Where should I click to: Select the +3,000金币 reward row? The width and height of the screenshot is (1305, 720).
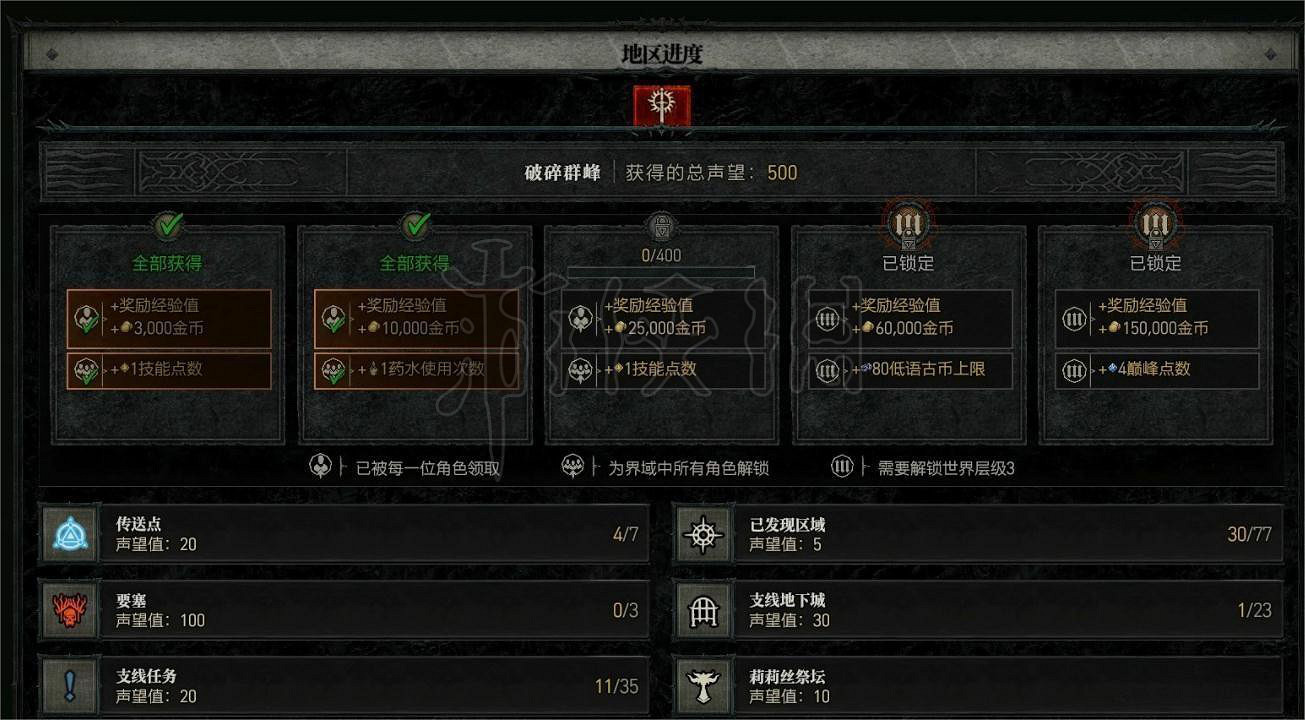tap(168, 317)
